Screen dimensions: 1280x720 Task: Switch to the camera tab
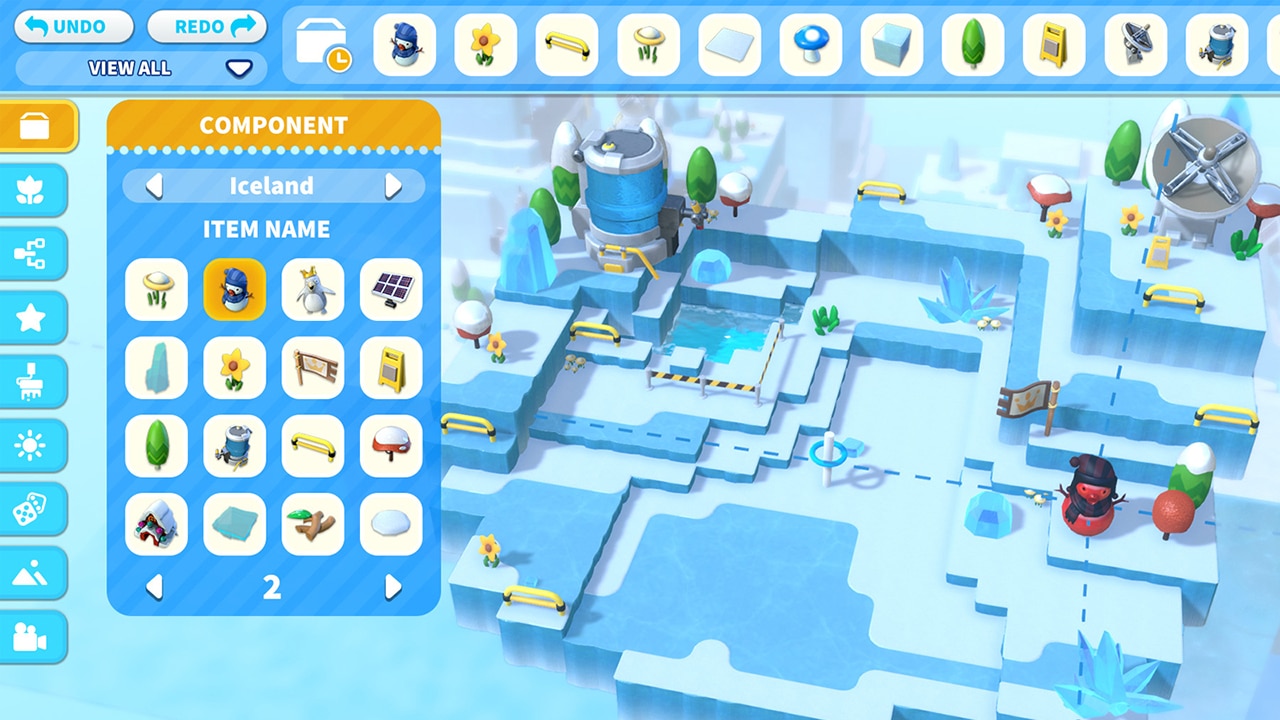coord(32,636)
